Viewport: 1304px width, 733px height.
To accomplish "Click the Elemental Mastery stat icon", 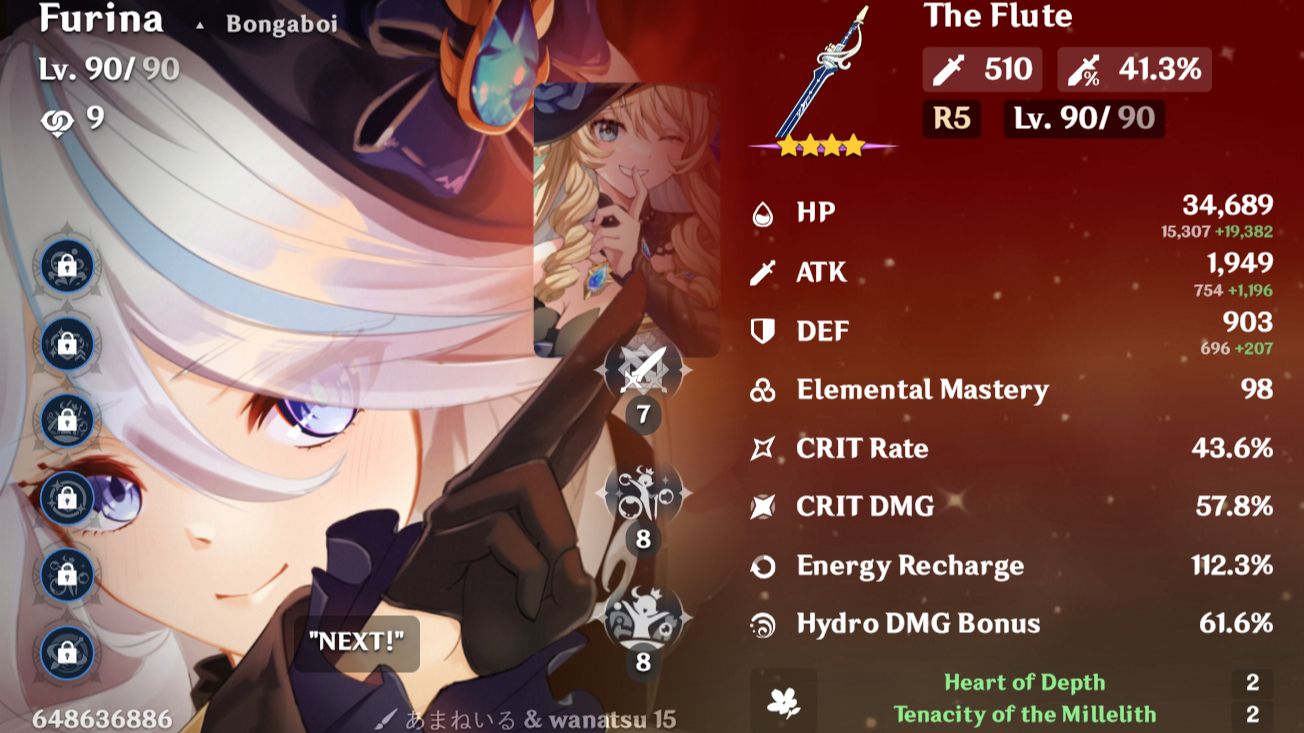I will click(763, 390).
